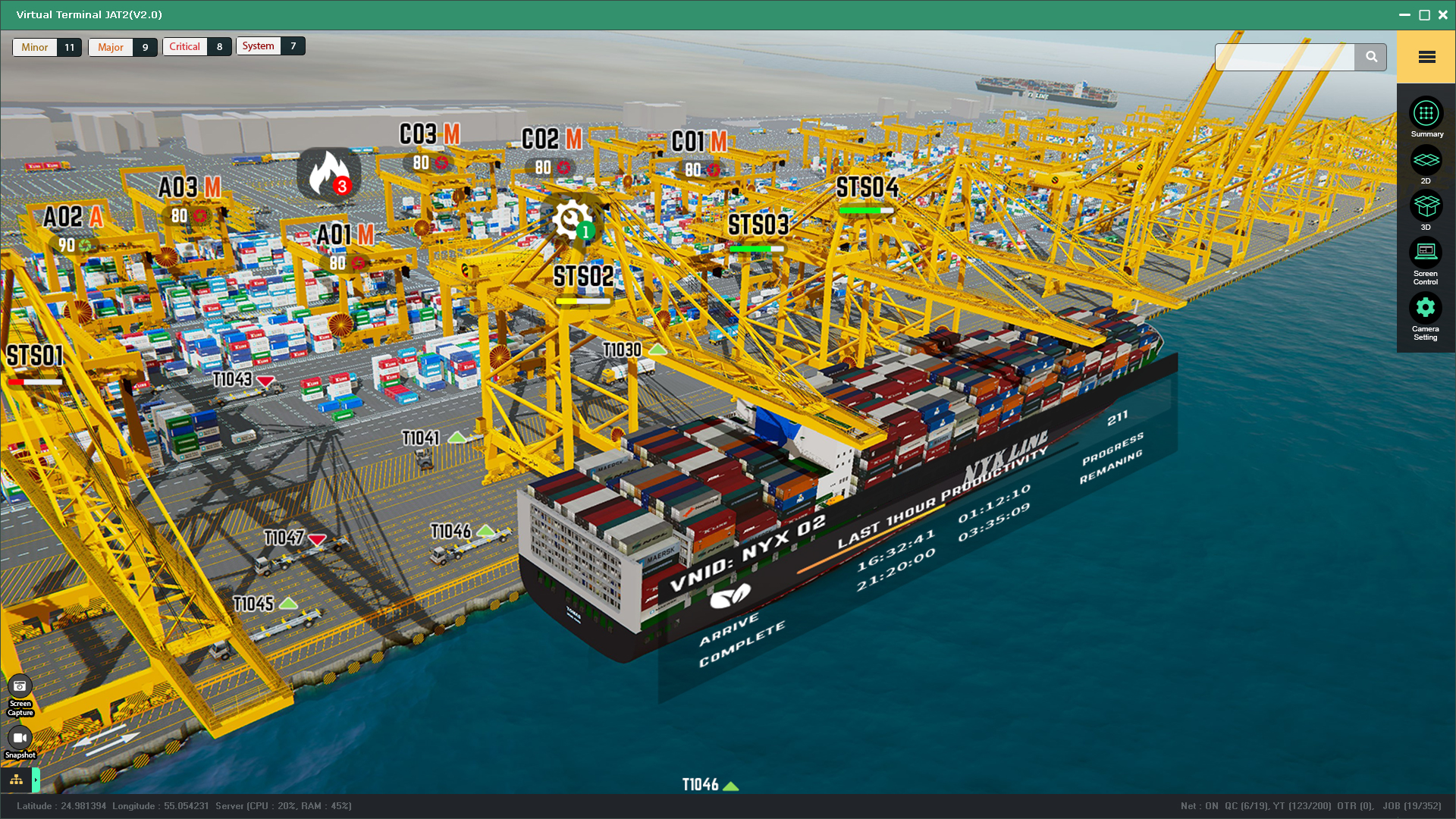The width and height of the screenshot is (1456, 819).
Task: Open the Minor alarms list
Action: click(36, 47)
